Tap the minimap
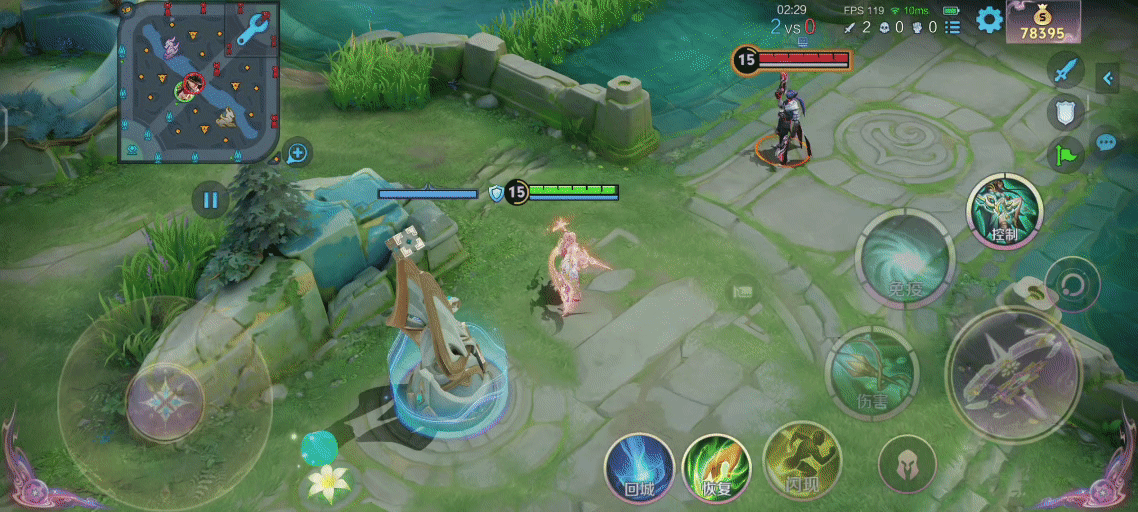Screen dimensions: 1138x512 (198, 82)
